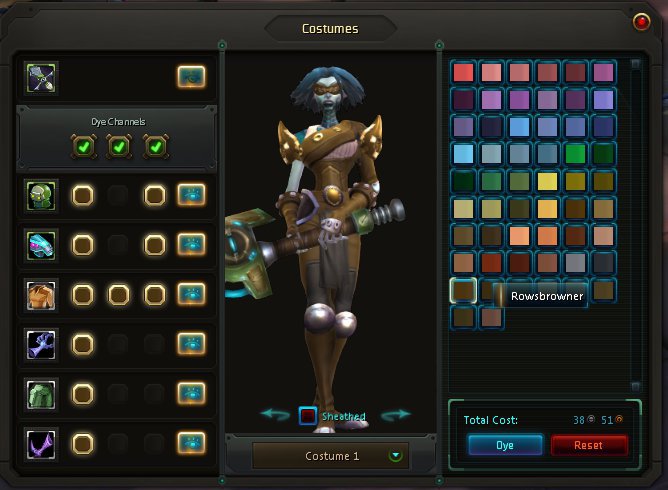The height and width of the screenshot is (490, 668).
Task: Toggle visibility of the weapon slot
Action: pyautogui.click(x=192, y=76)
